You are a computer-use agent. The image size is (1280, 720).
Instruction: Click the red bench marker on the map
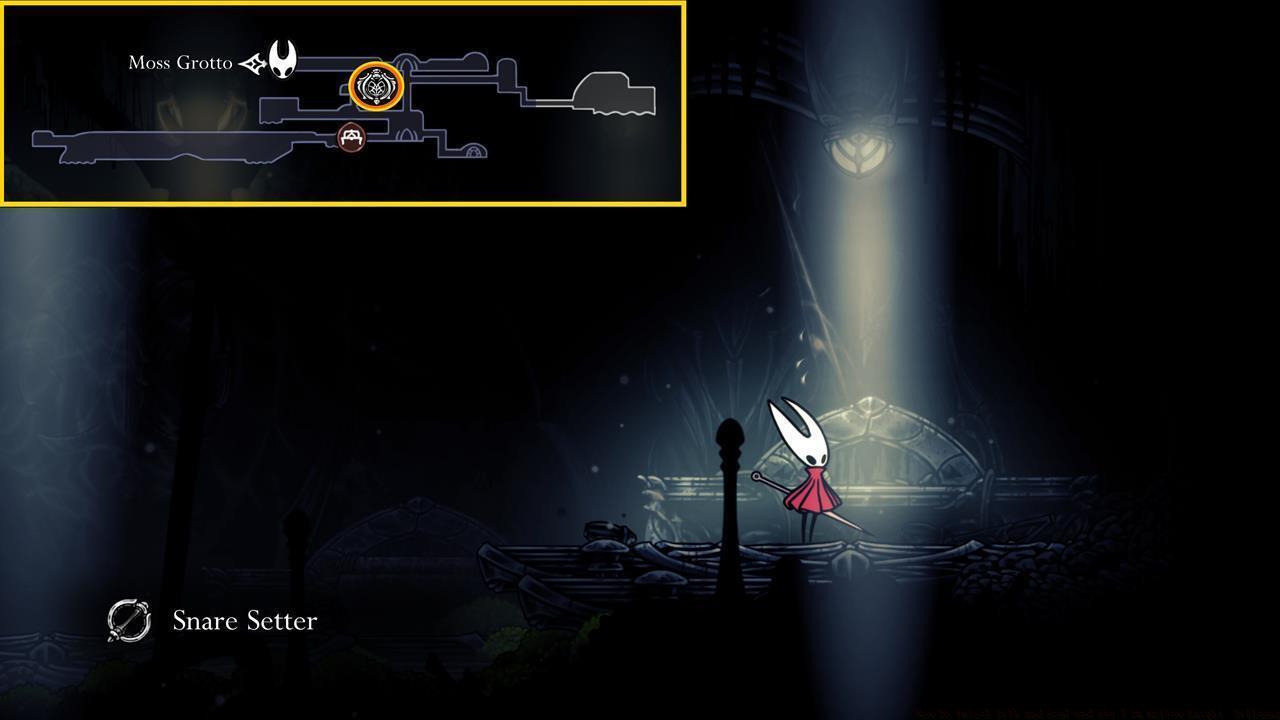click(350, 137)
